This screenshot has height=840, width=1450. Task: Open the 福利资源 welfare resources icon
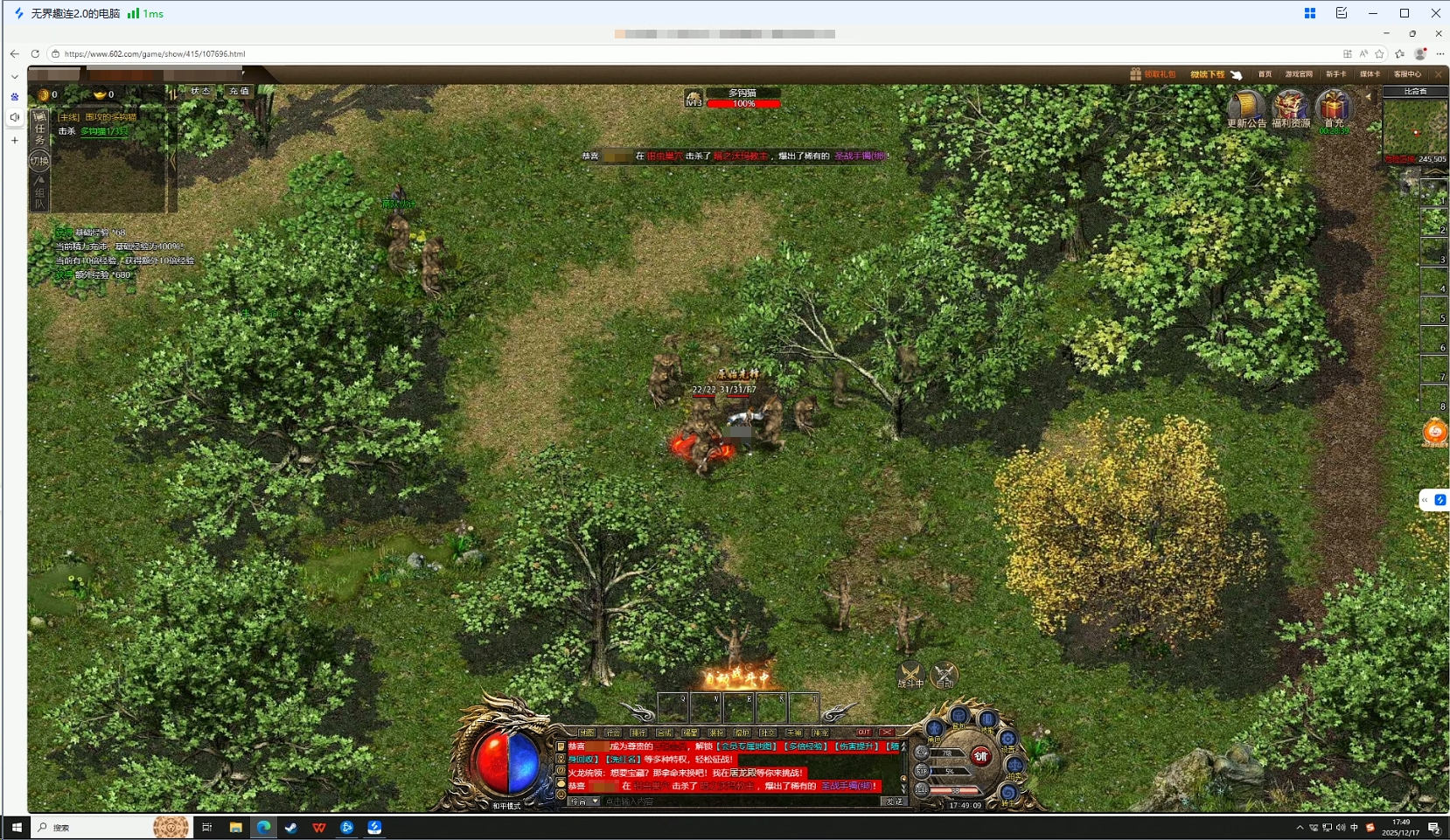point(1290,108)
